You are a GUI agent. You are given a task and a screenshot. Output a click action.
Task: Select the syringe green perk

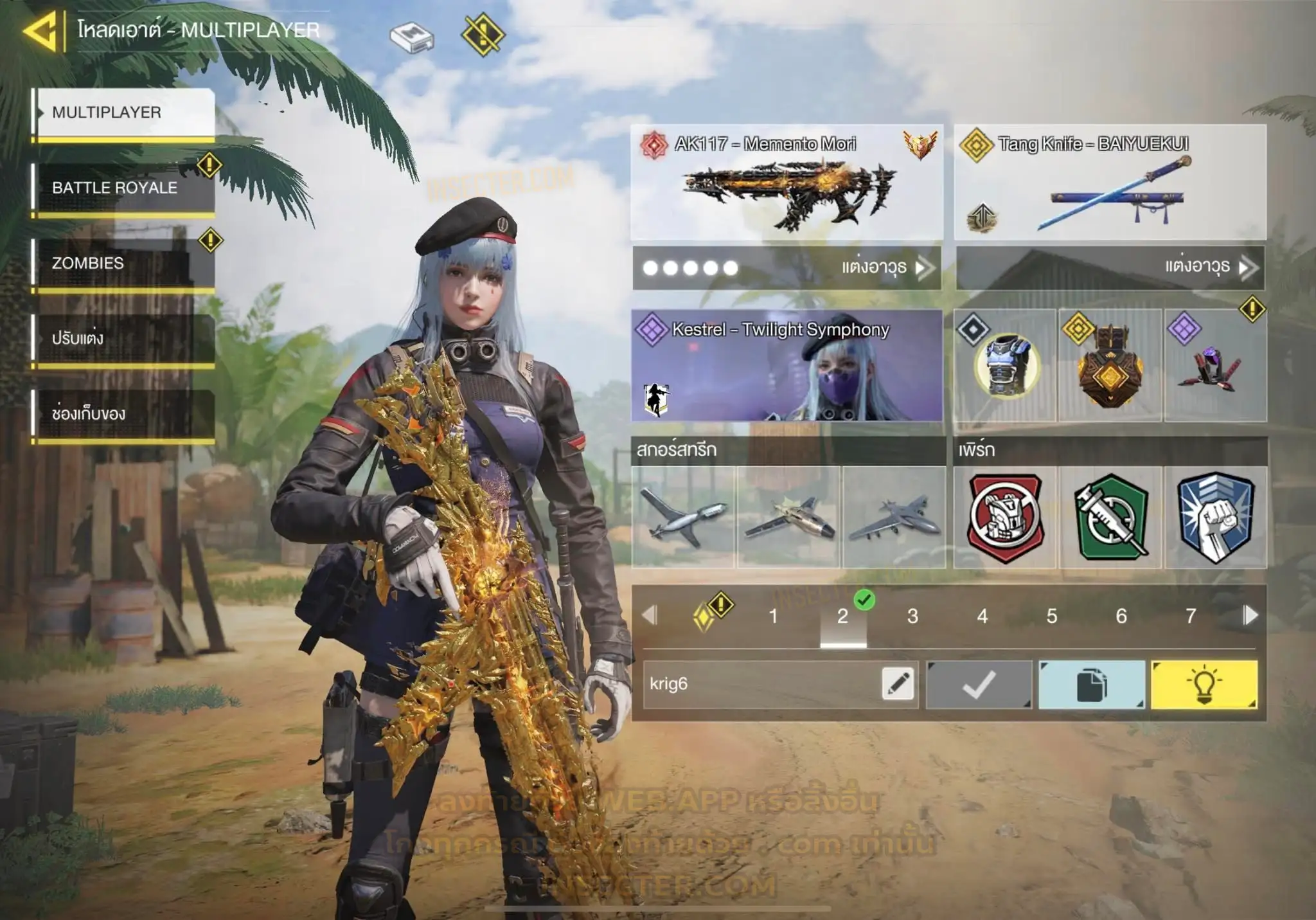[1110, 518]
